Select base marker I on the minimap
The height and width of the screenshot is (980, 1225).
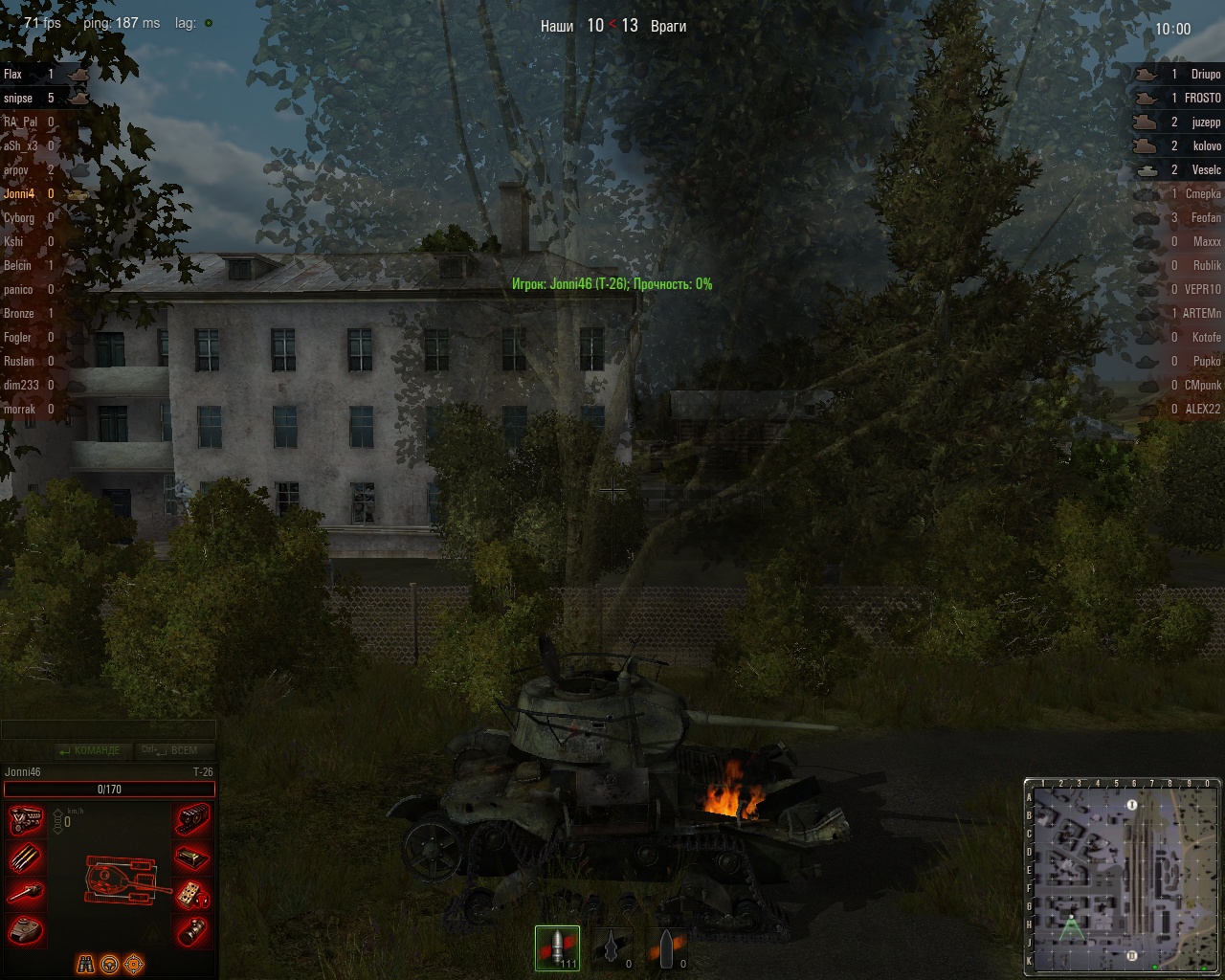click(x=1132, y=805)
